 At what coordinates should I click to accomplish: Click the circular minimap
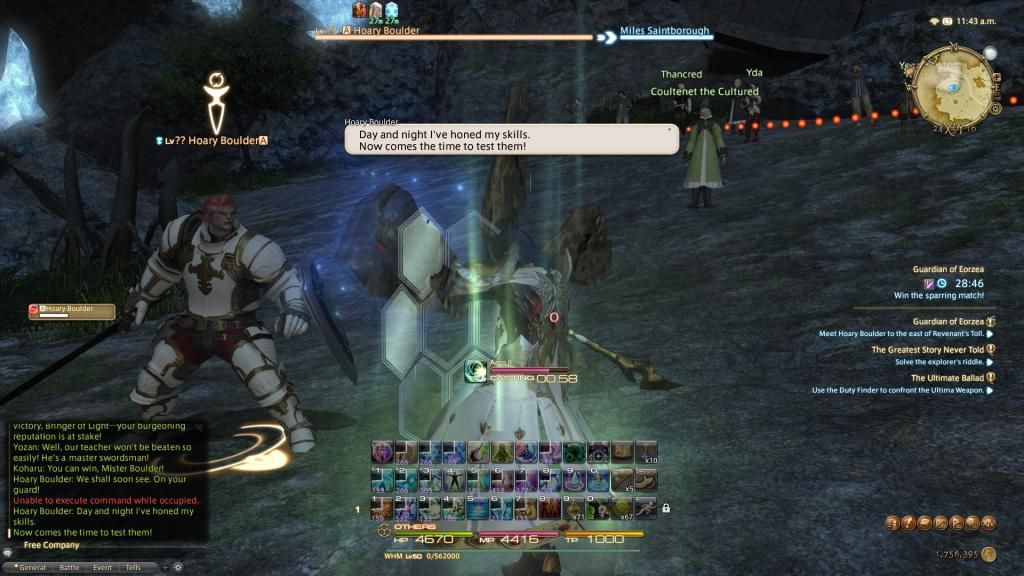click(954, 83)
